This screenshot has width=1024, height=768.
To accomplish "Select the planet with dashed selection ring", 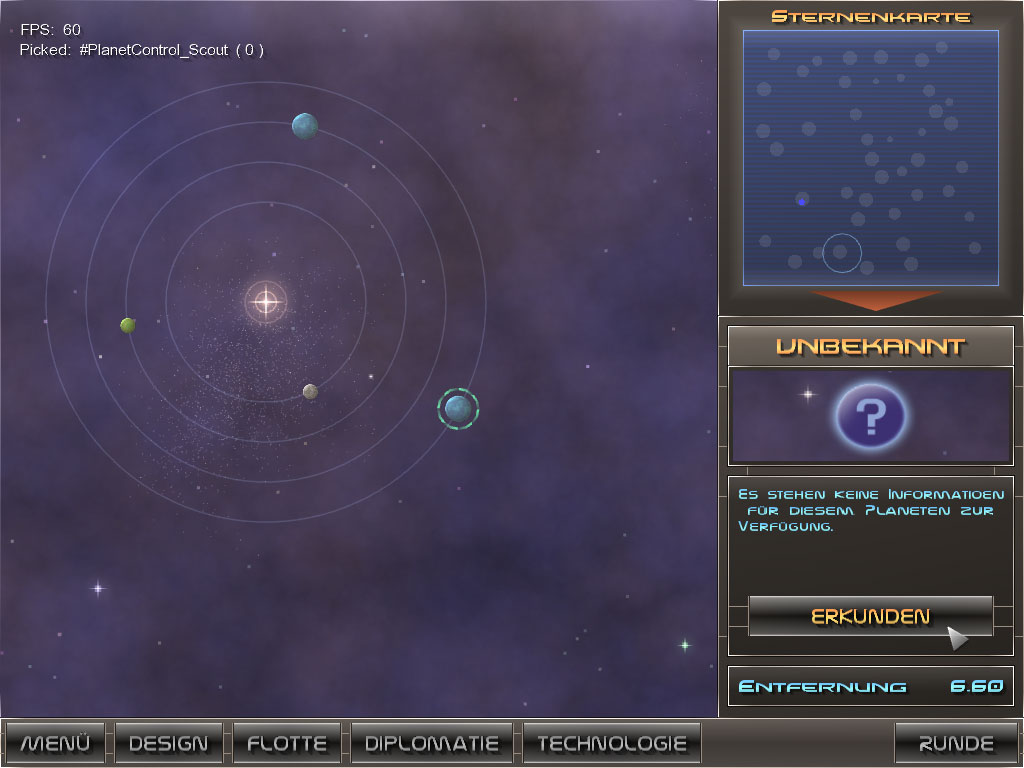I will [458, 408].
